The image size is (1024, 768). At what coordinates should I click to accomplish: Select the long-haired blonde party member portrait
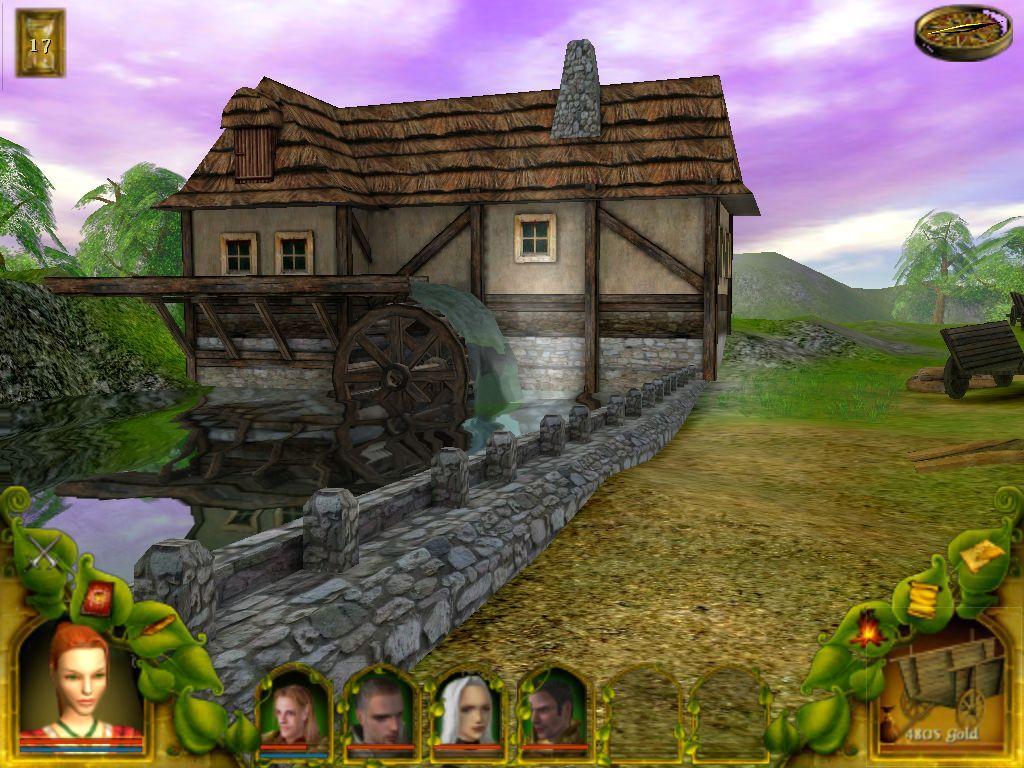click(x=294, y=712)
